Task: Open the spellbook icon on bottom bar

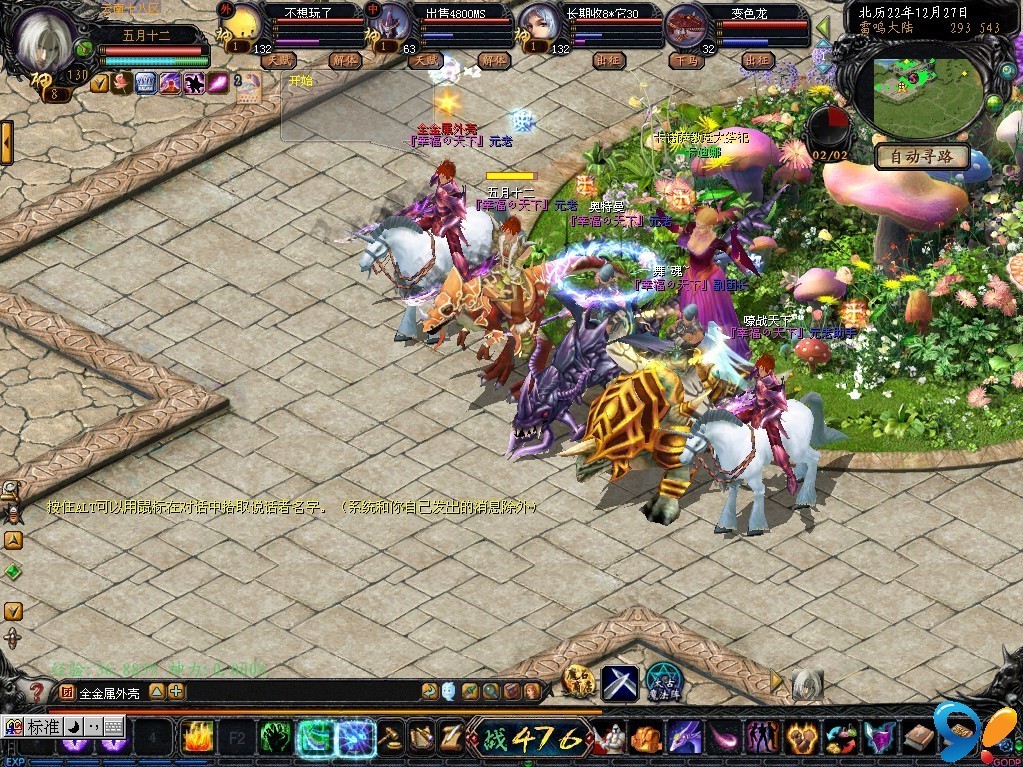Action: pyautogui.click(x=918, y=738)
